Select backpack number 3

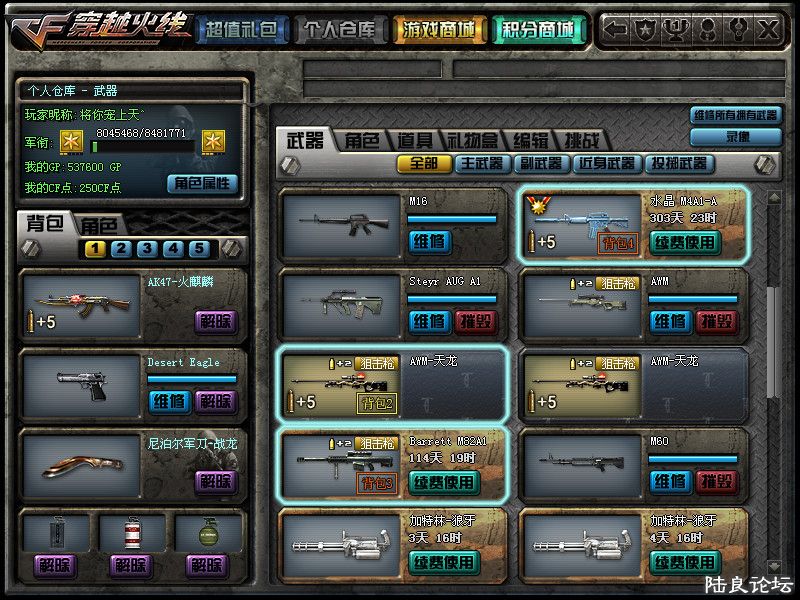click(x=146, y=249)
